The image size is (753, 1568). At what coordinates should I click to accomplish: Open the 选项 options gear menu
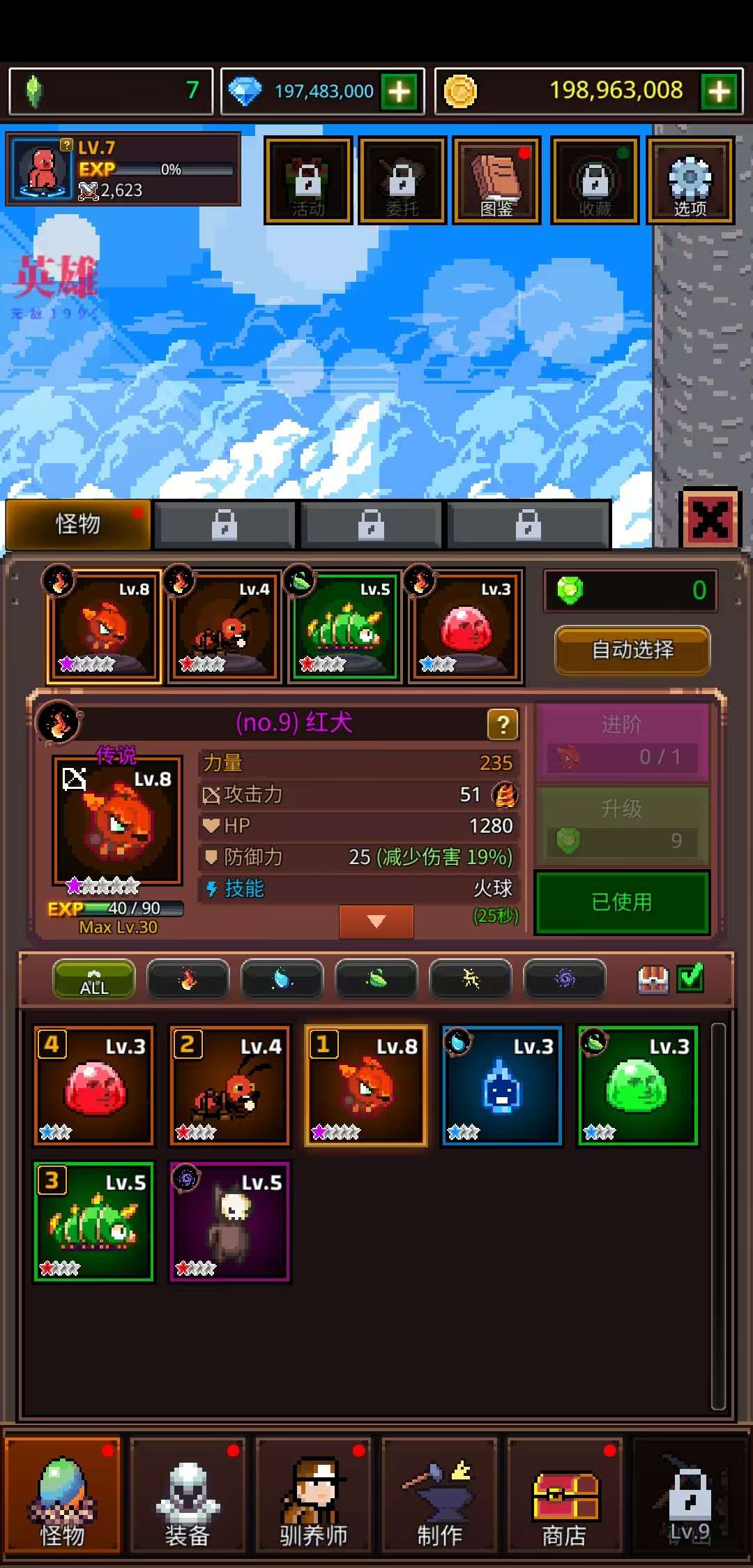click(690, 181)
